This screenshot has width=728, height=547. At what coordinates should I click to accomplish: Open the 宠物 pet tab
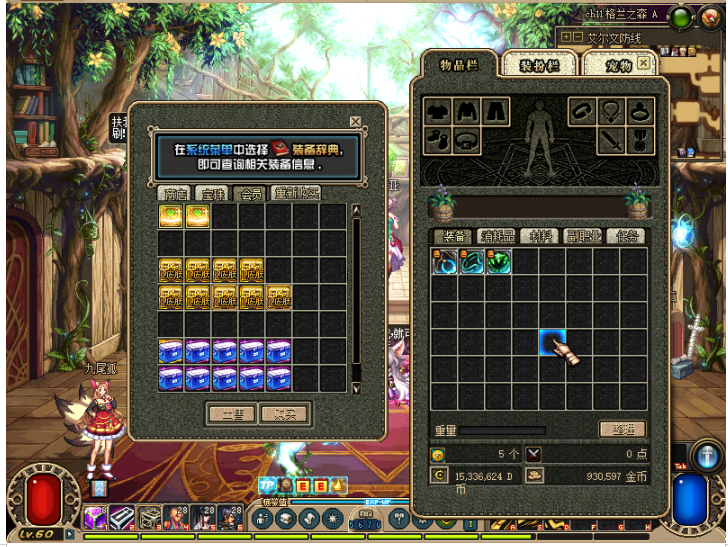tap(619, 66)
